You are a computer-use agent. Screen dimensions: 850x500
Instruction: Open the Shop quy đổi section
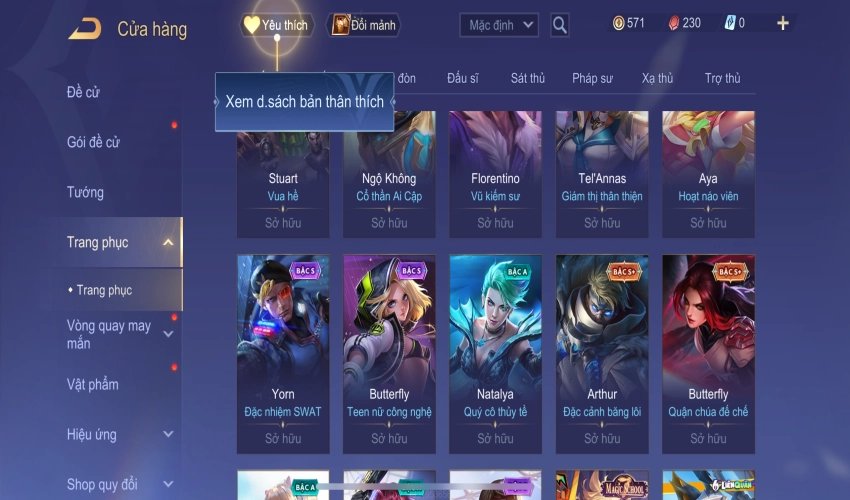click(x=102, y=485)
